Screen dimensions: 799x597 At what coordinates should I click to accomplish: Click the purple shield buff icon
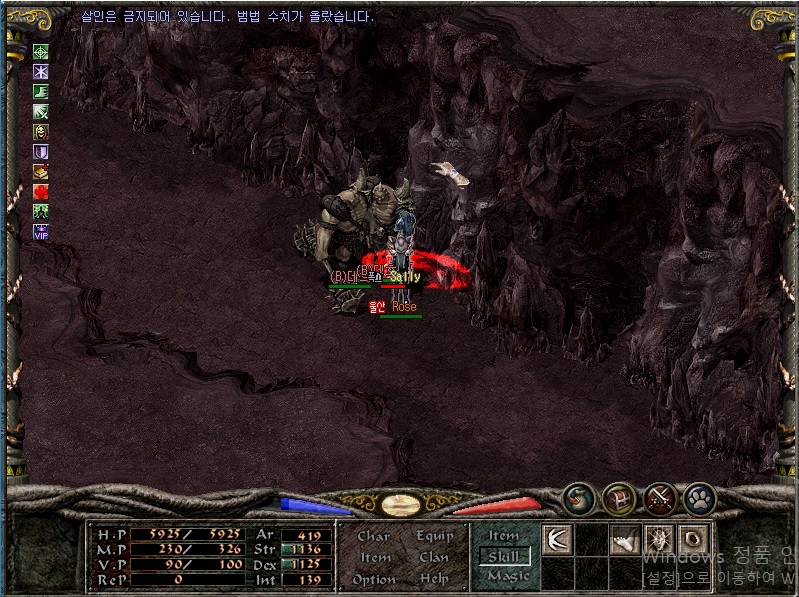[x=41, y=152]
